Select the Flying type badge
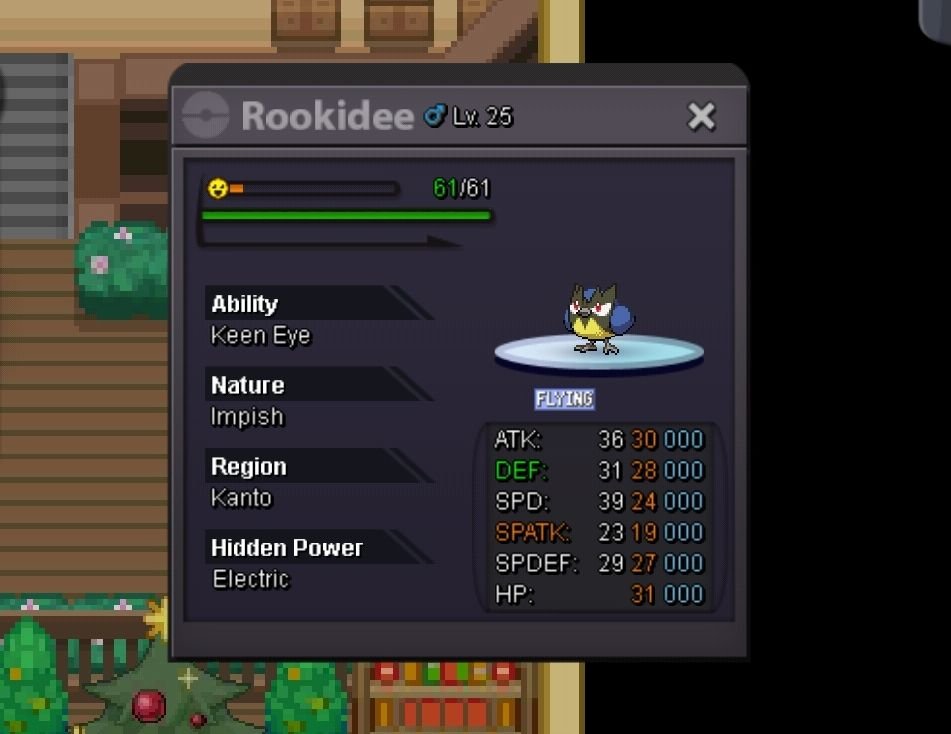This screenshot has height=734, width=951. click(x=564, y=399)
